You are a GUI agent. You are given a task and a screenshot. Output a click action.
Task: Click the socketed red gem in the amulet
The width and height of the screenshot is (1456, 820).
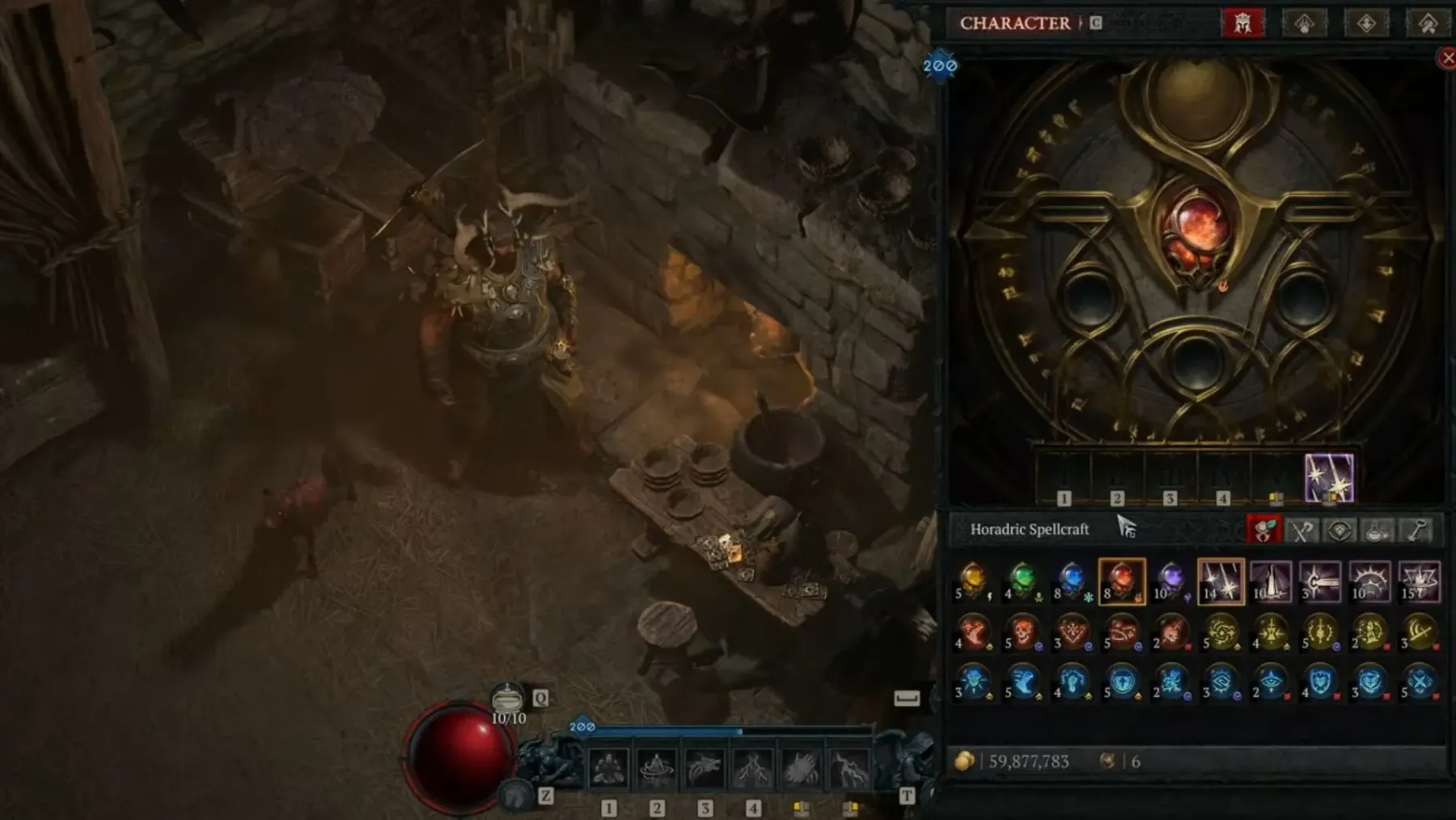click(x=1196, y=230)
